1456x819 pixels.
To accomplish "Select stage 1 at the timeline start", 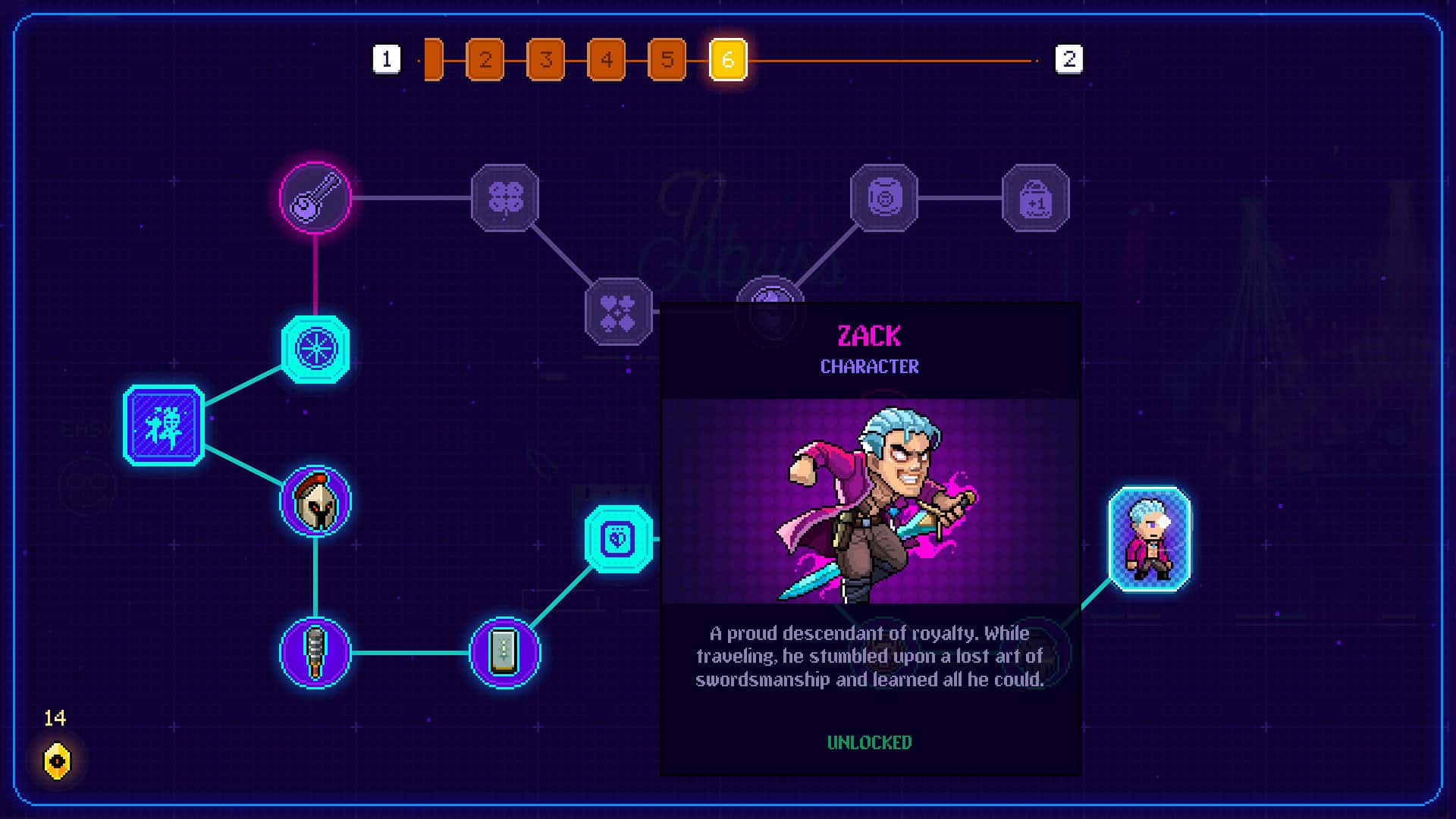I will pyautogui.click(x=388, y=60).
